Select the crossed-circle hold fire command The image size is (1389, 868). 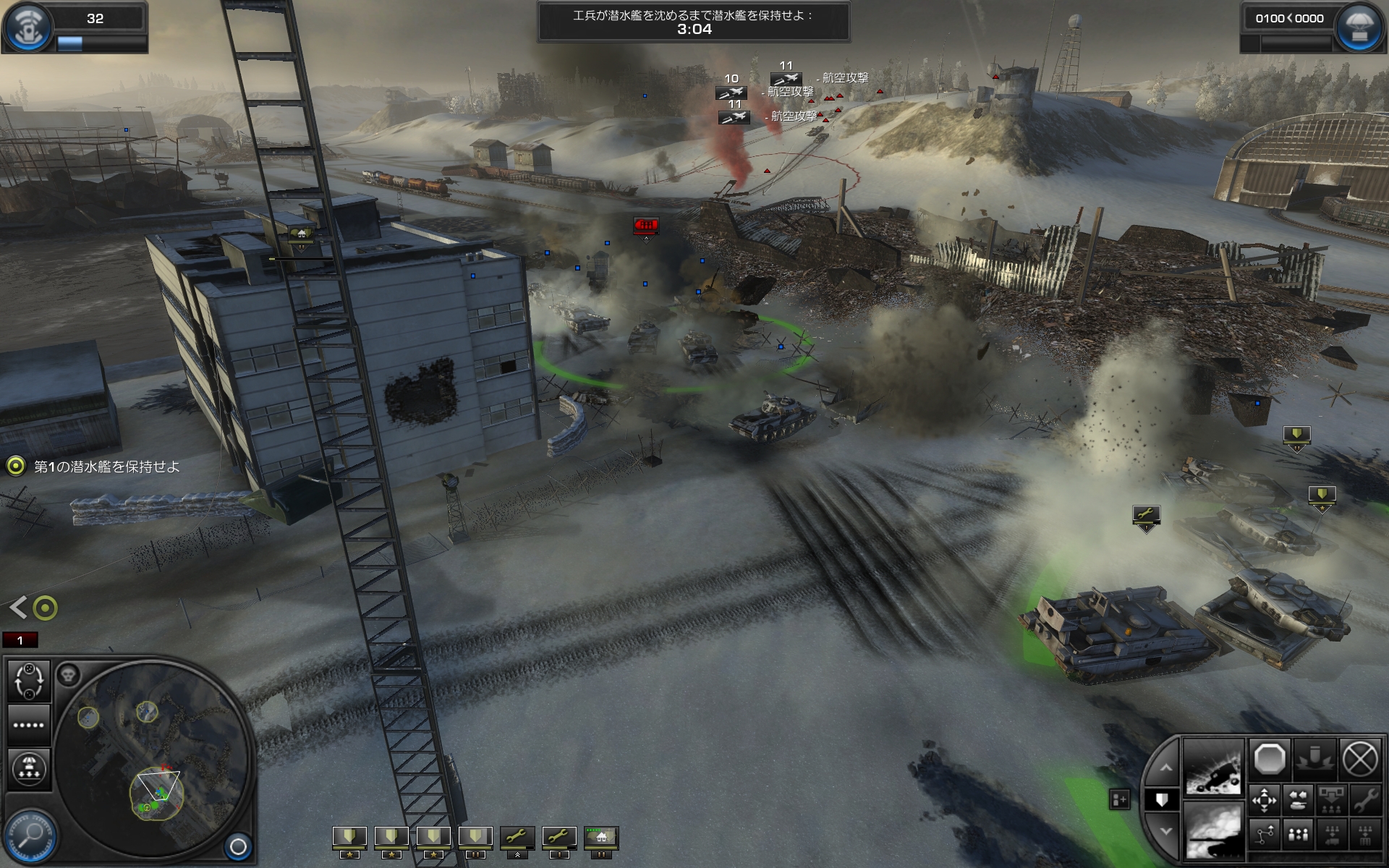pyautogui.click(x=1360, y=759)
